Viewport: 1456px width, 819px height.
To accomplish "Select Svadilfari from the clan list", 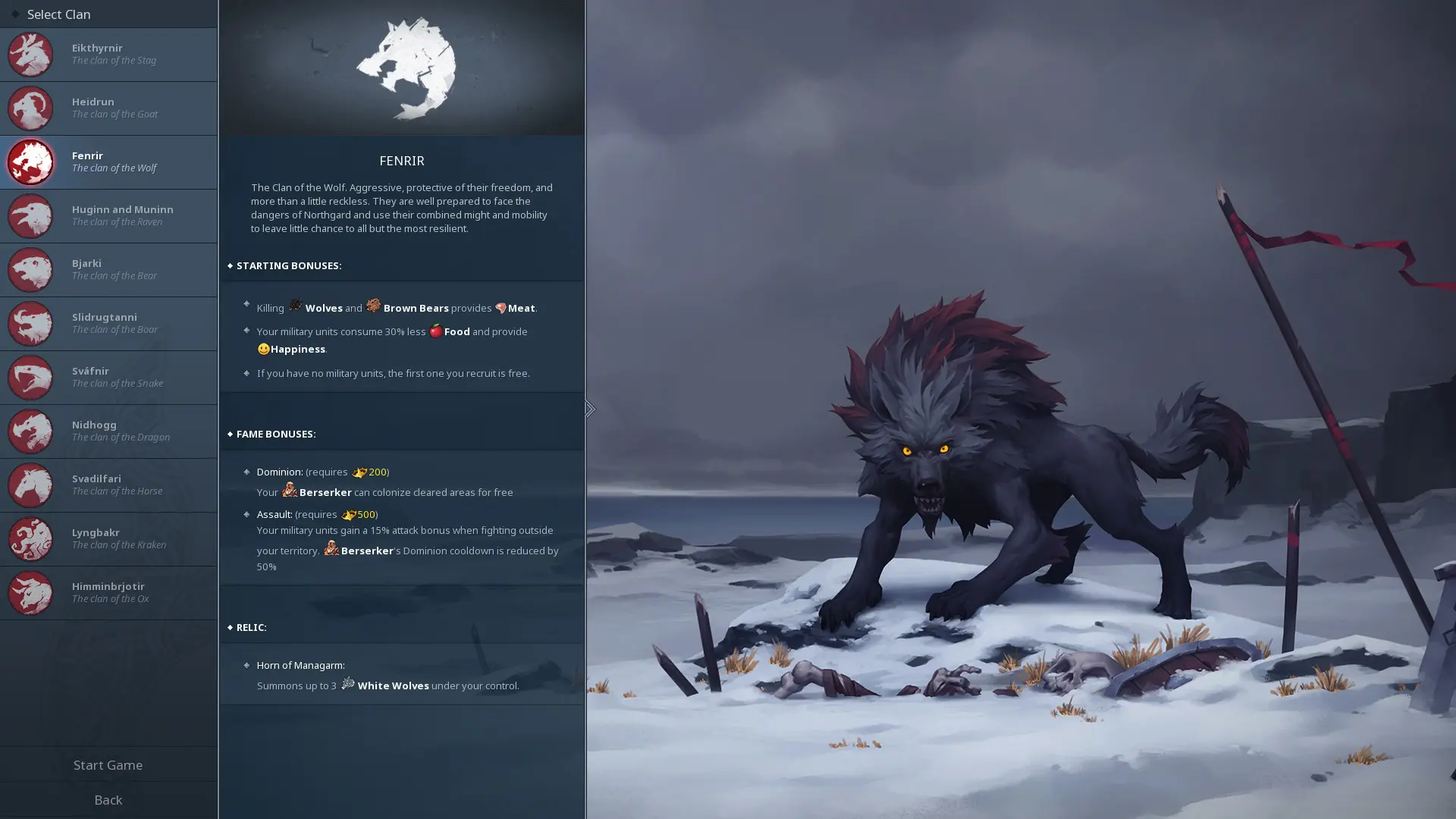I will coord(108,485).
